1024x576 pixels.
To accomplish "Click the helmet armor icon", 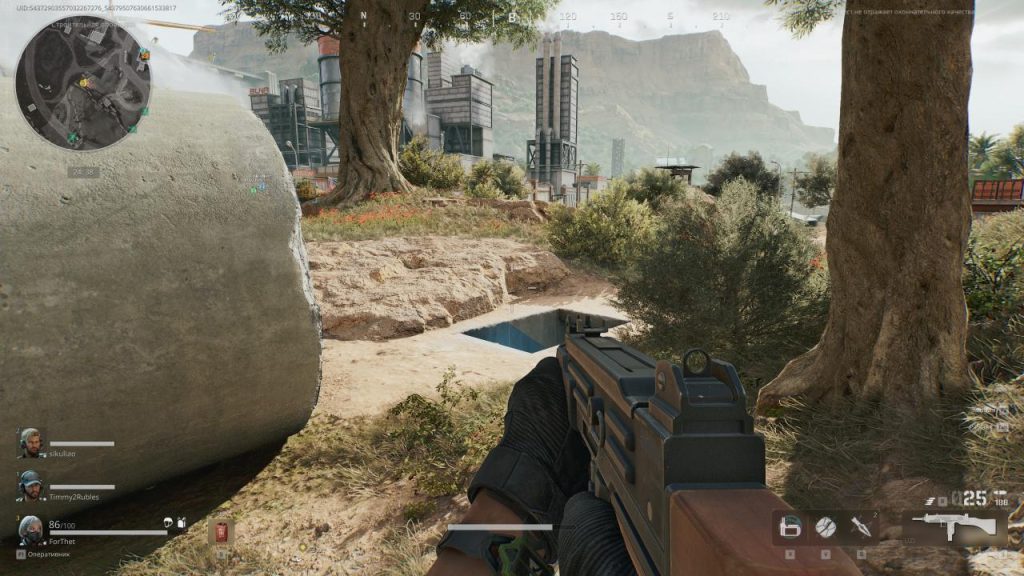I will point(168,523).
